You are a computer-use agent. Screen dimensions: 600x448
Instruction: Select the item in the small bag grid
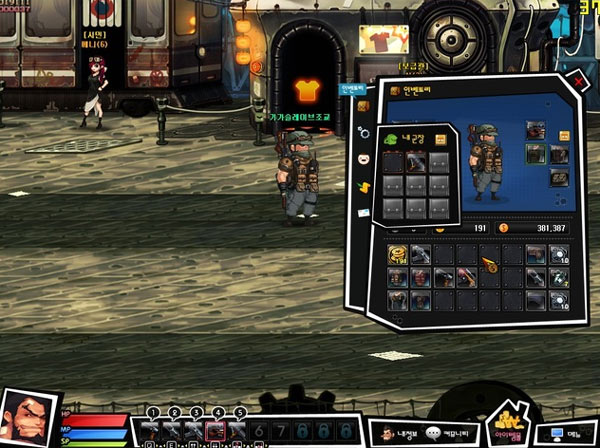(417, 162)
